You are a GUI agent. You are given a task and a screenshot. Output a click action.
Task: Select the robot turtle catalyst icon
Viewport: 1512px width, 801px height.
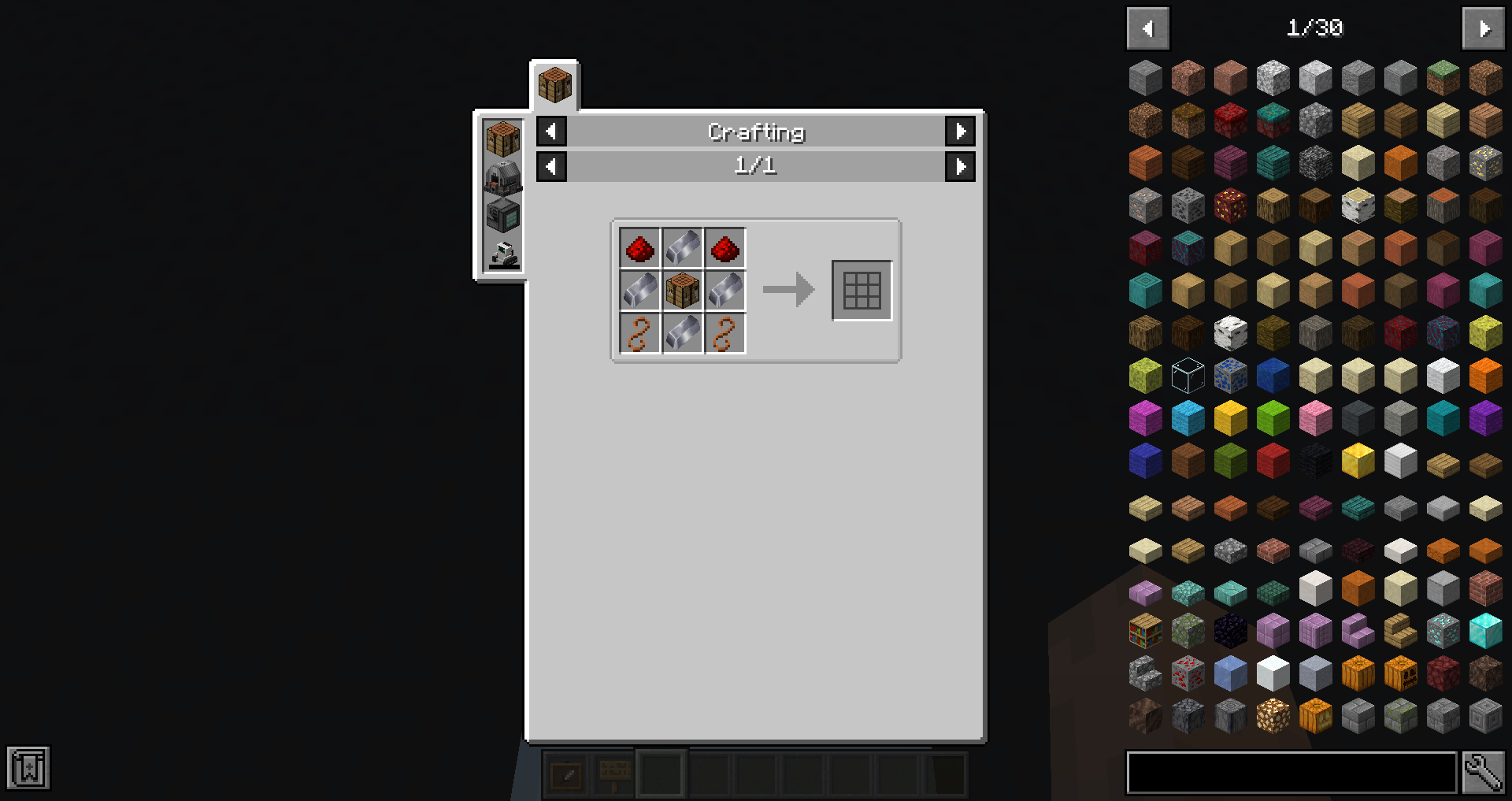pyautogui.click(x=502, y=251)
